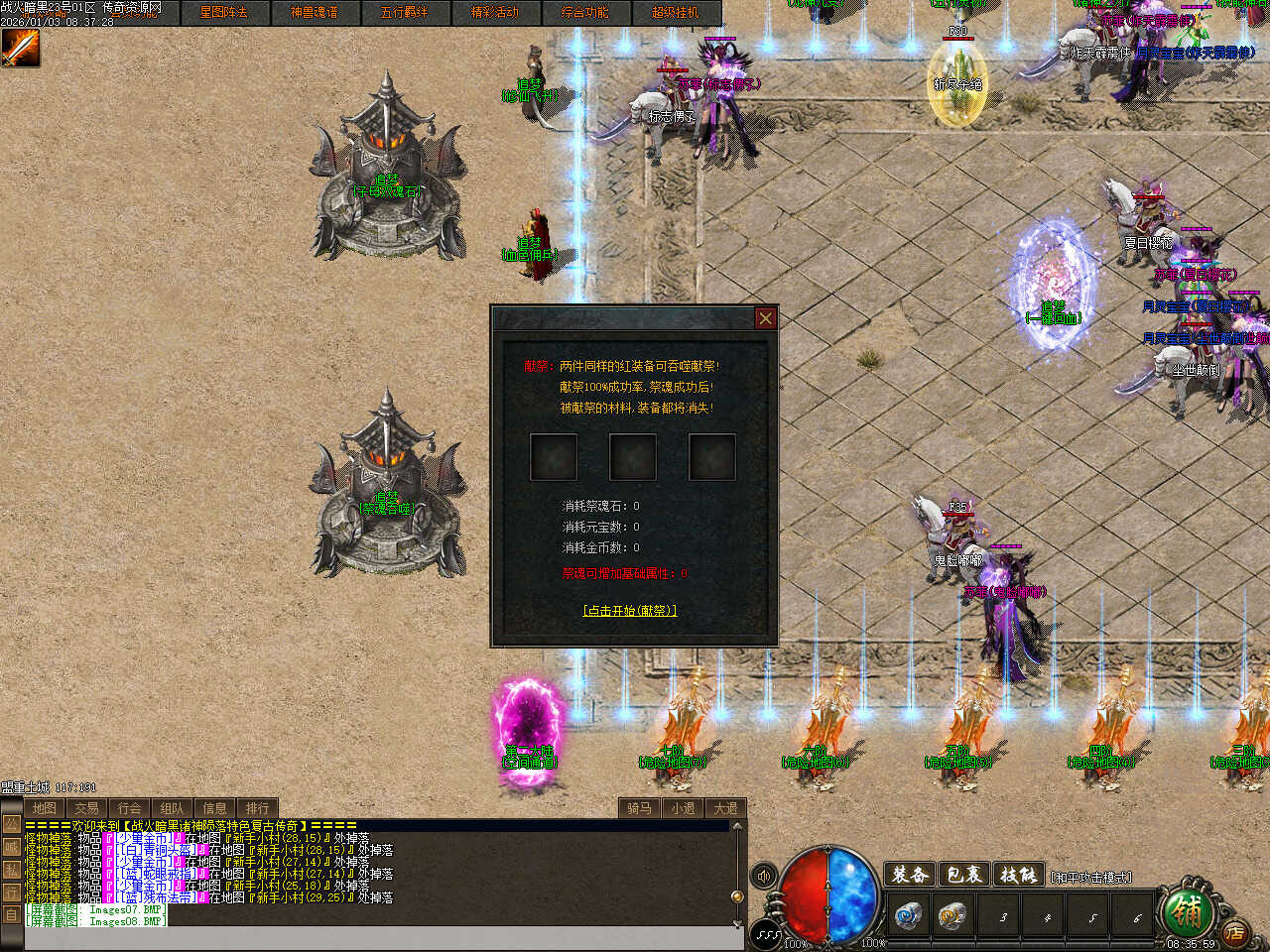Open the 精彩活动 events menu
This screenshot has width=1270, height=952.
[494, 13]
